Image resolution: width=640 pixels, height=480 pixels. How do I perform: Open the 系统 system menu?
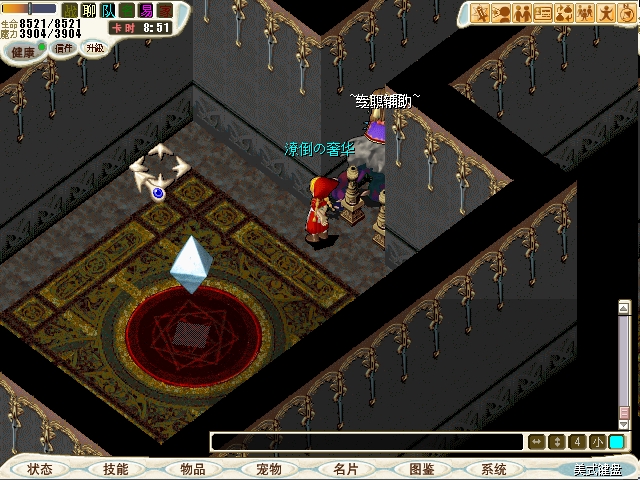(x=493, y=469)
